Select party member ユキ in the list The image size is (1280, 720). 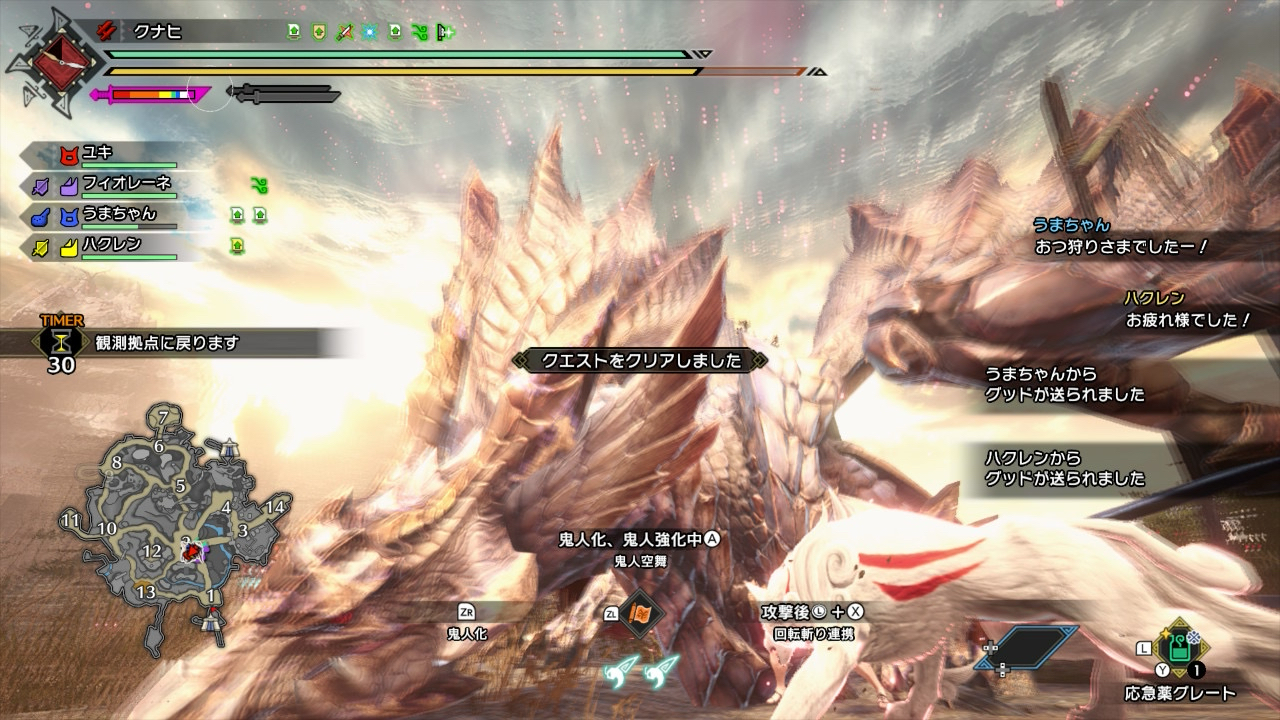tap(98, 153)
